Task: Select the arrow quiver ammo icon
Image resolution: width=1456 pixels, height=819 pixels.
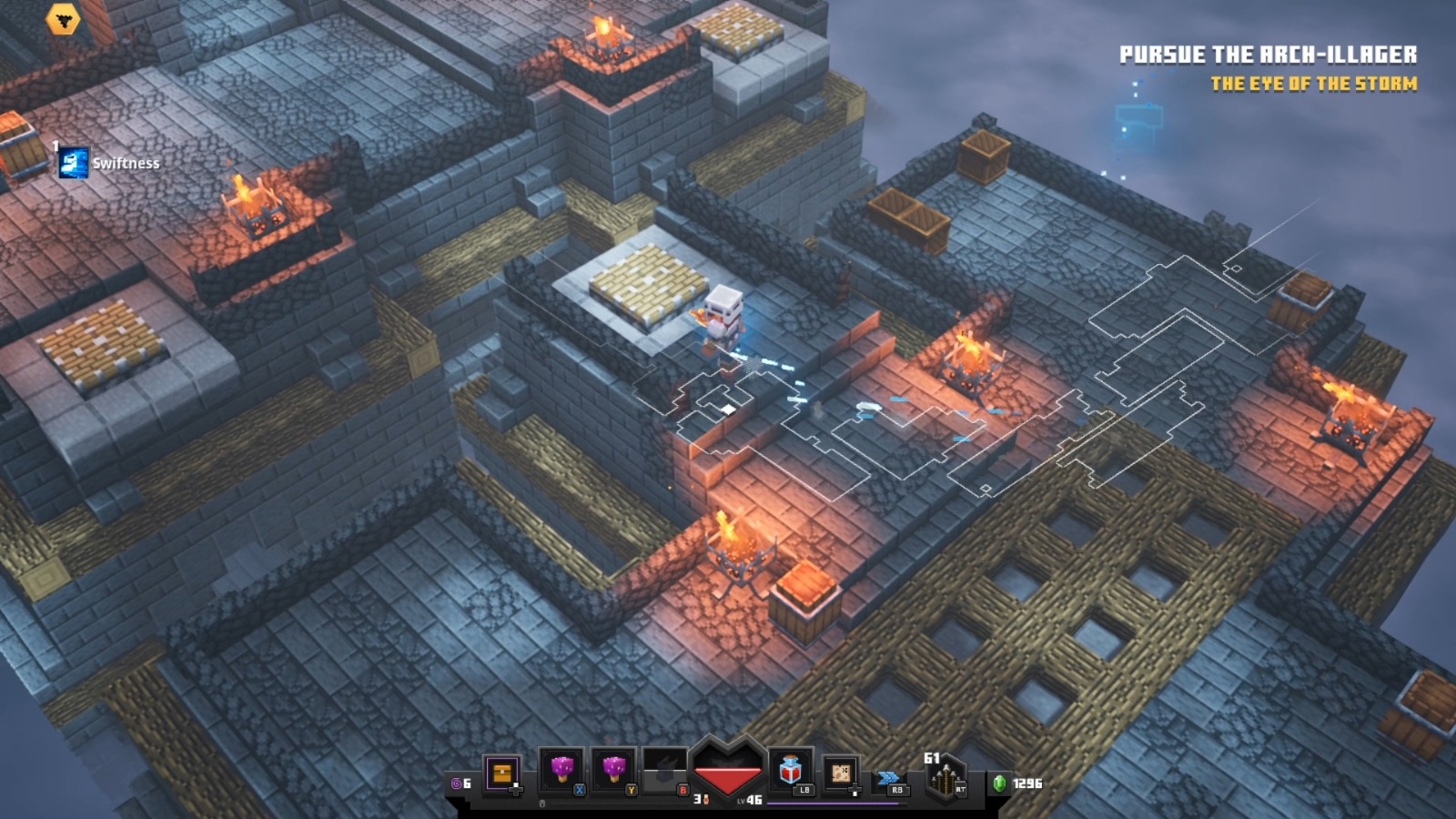Action: [945, 778]
